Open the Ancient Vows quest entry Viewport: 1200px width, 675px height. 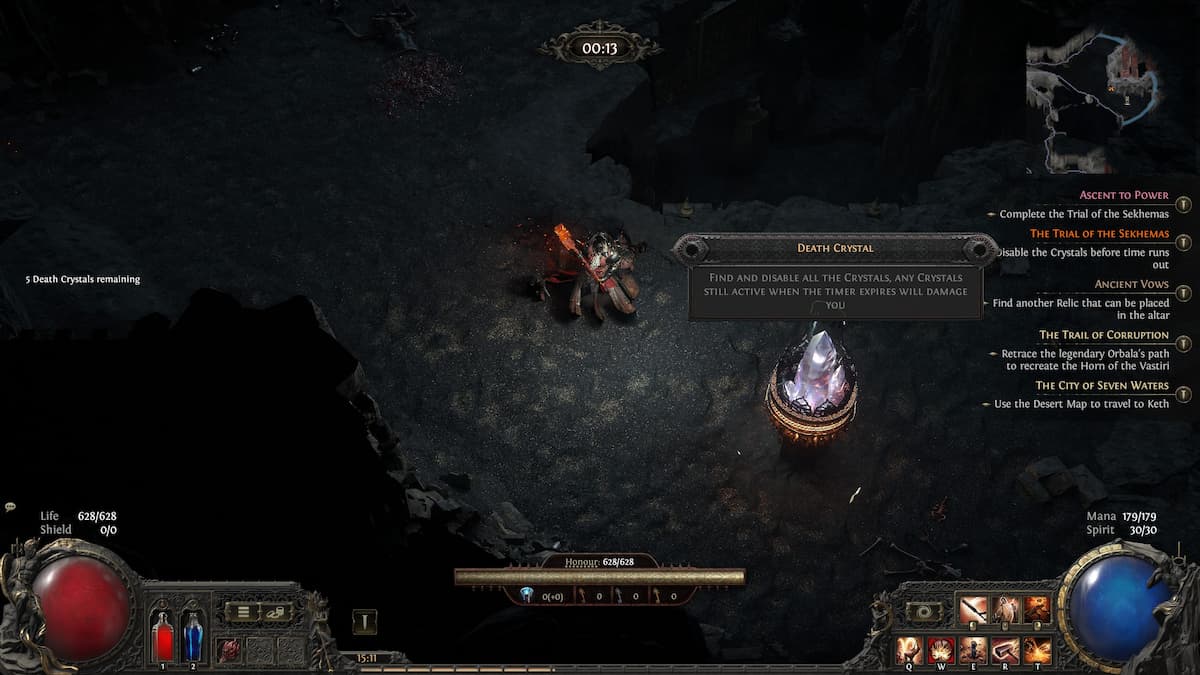tap(1131, 285)
